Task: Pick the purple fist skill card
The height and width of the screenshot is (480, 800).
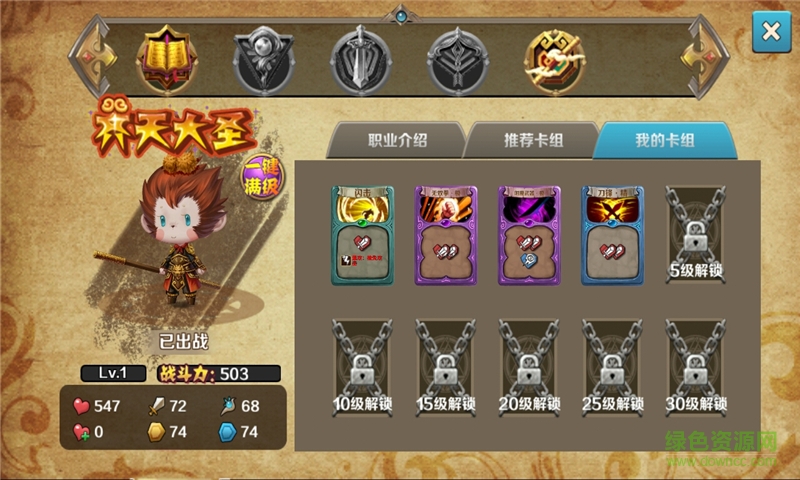Action: click(x=446, y=236)
